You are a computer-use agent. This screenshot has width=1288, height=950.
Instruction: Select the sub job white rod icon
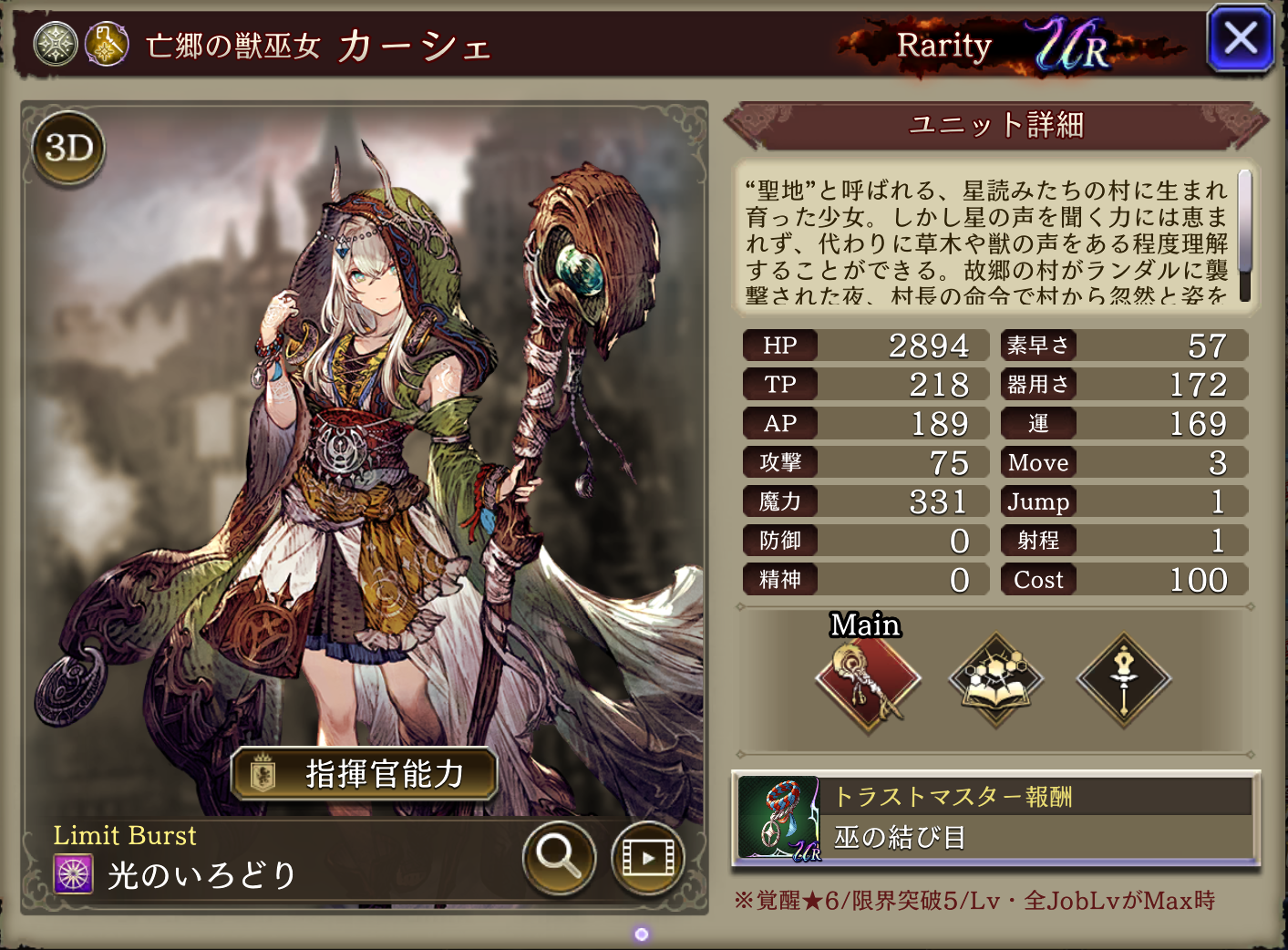[x=1124, y=680]
